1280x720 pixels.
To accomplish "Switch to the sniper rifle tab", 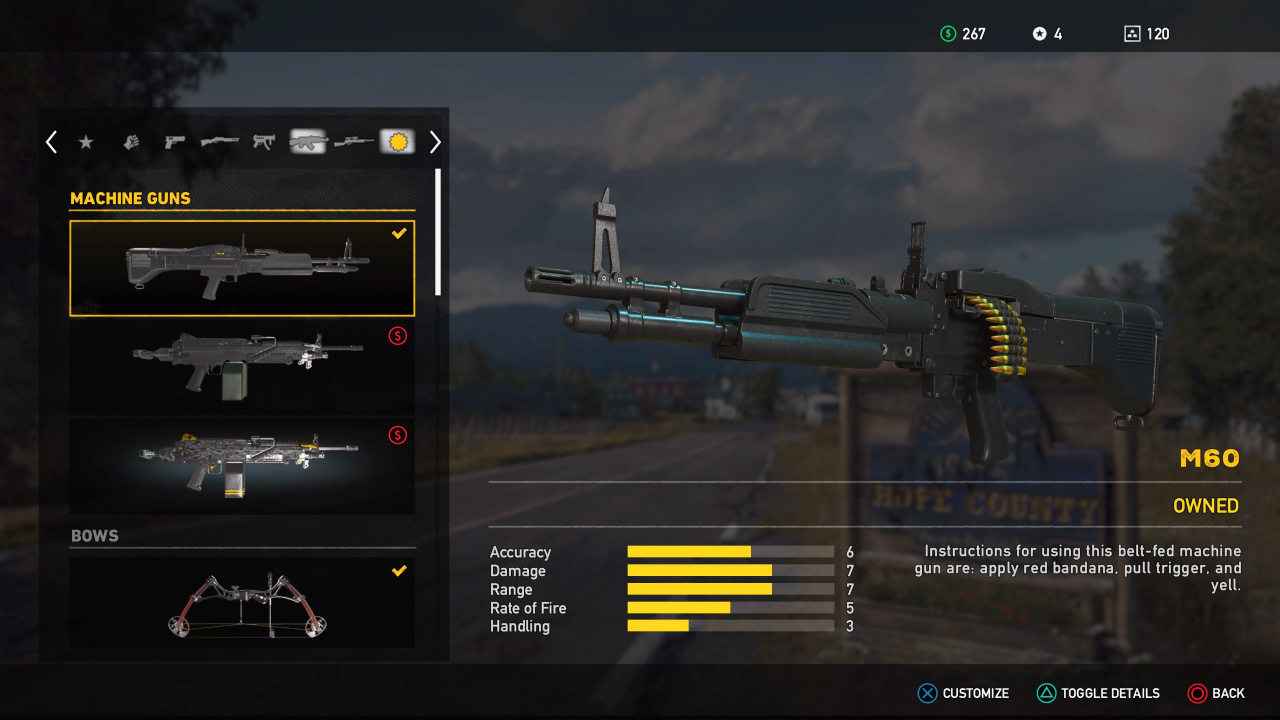I will tap(353, 143).
